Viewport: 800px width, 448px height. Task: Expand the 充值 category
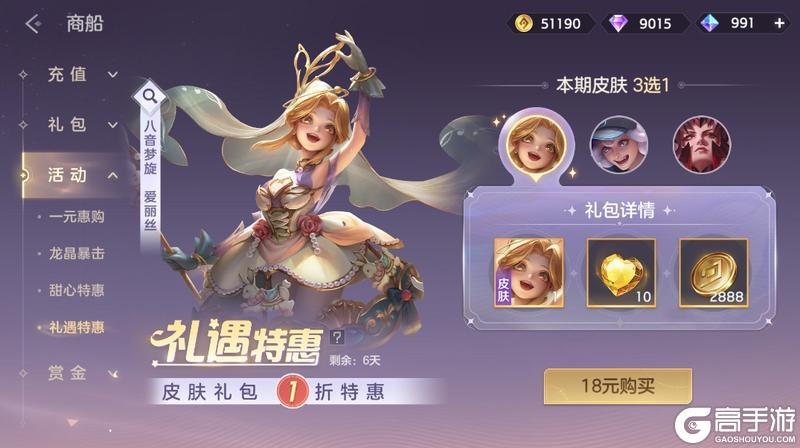pyautogui.click(x=82, y=74)
